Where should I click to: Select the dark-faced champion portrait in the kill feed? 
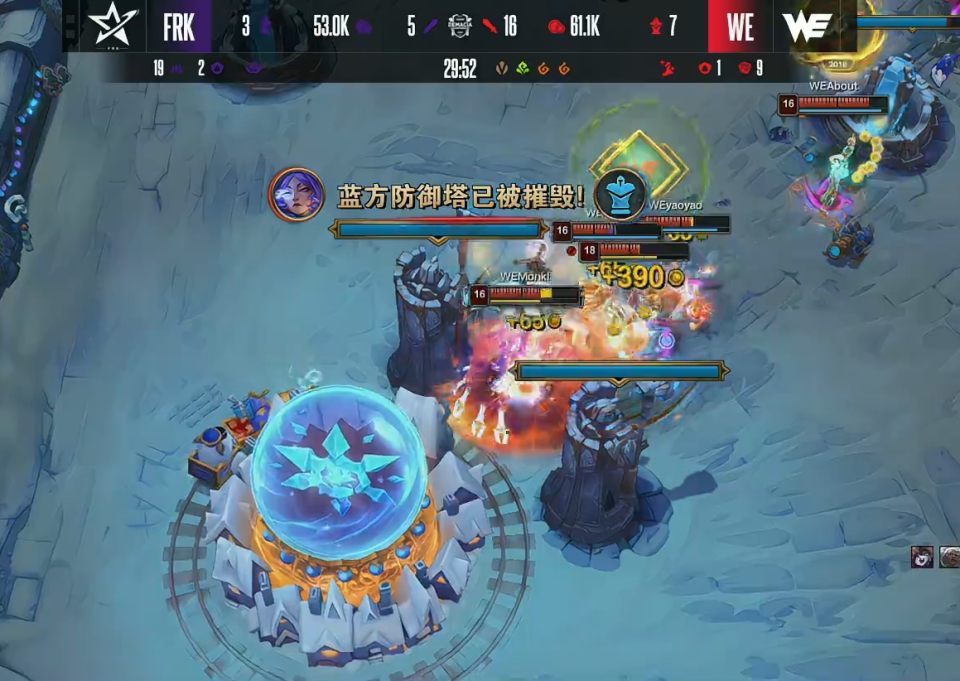[922, 557]
